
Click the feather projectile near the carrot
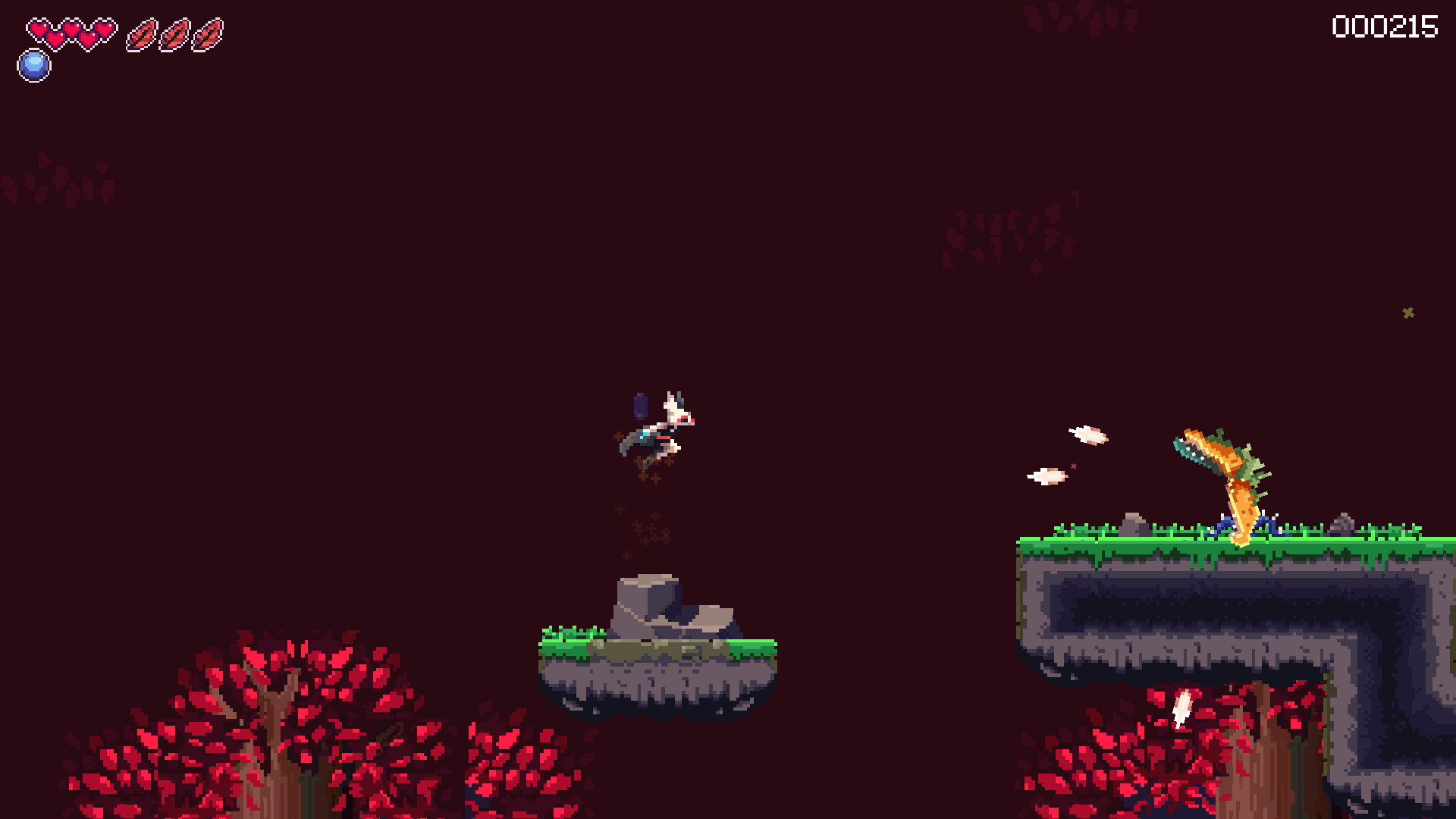coord(1088,436)
